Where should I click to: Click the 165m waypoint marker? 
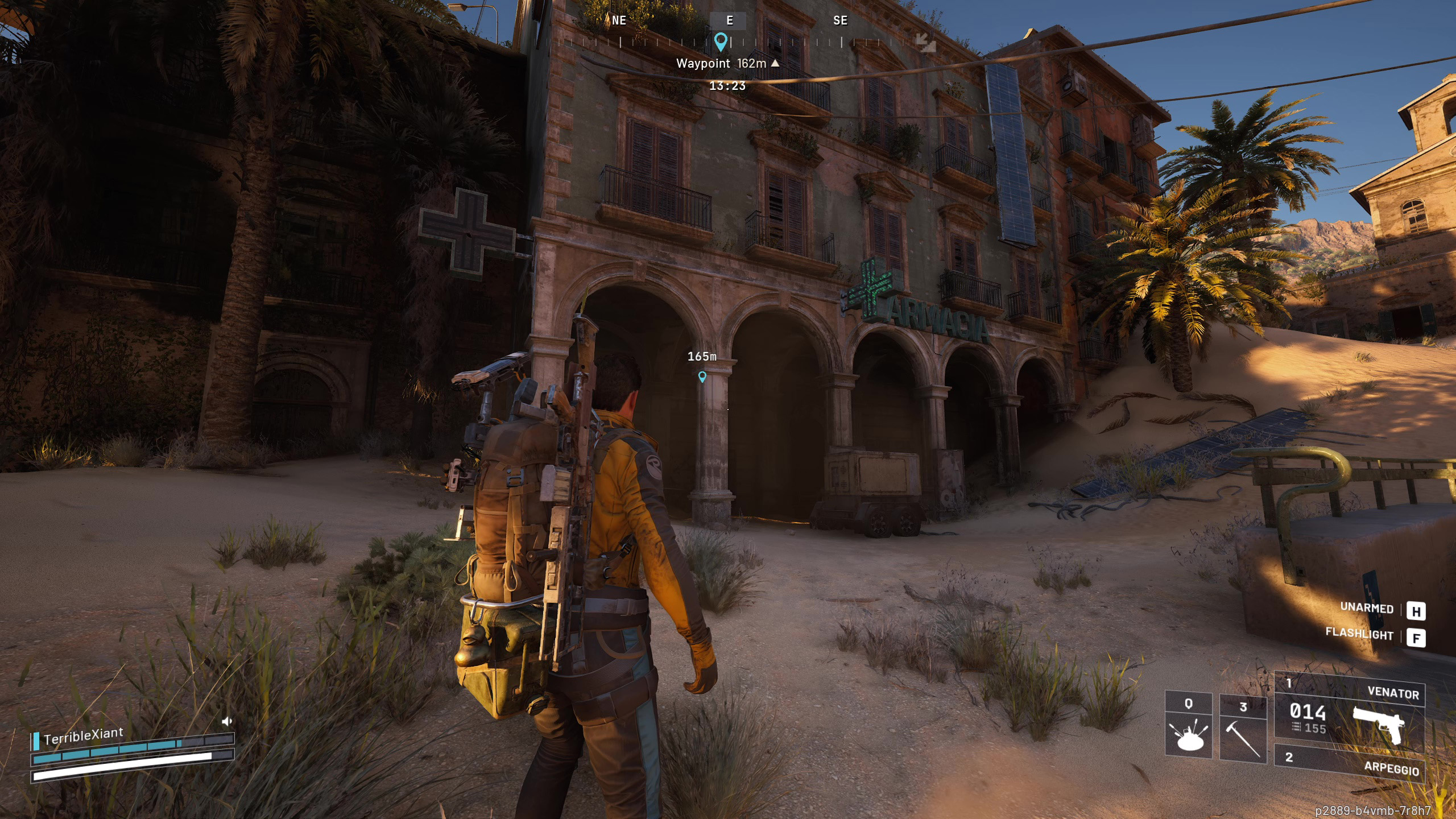click(702, 377)
